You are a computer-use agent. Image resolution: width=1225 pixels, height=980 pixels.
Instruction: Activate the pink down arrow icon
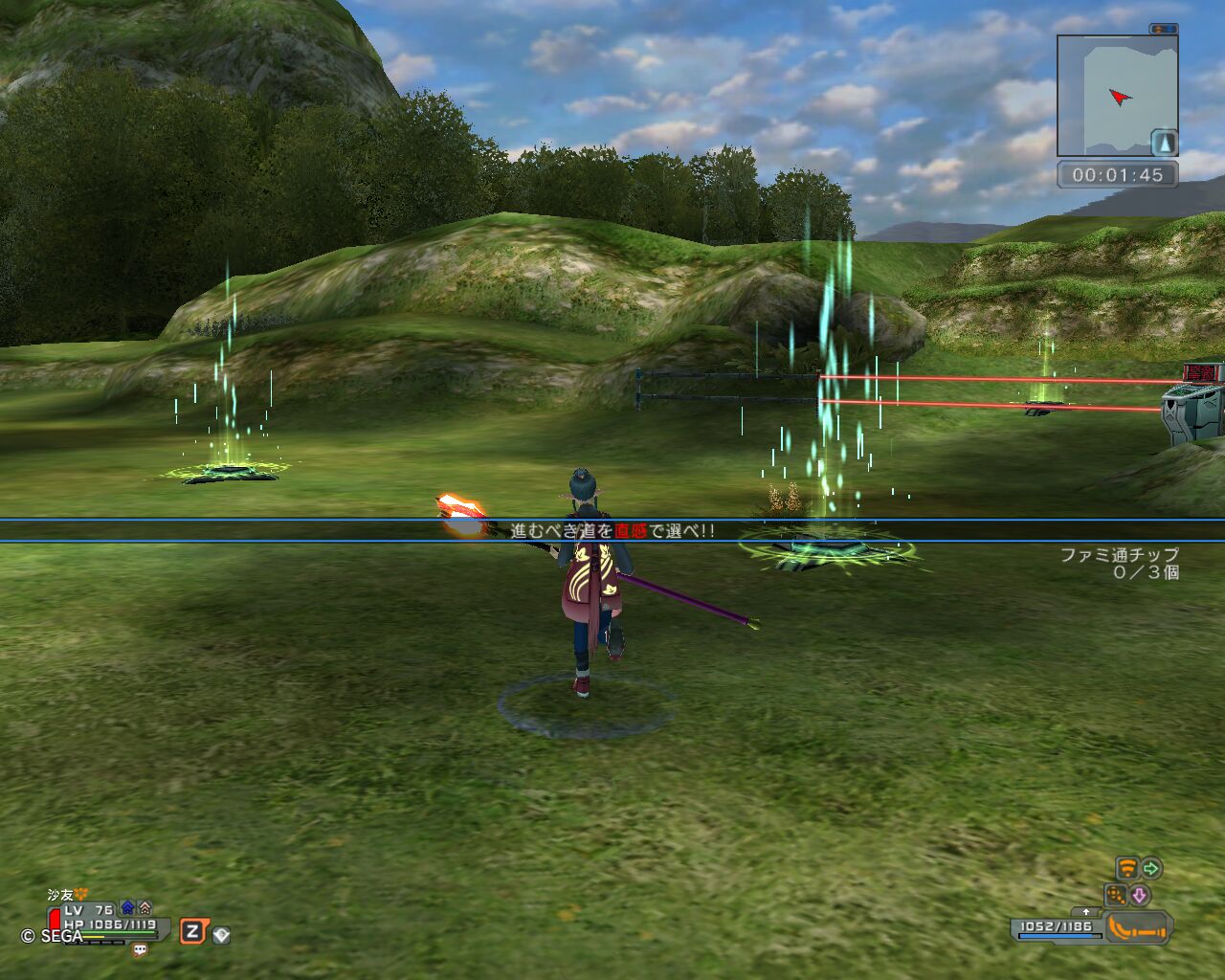coord(1140,896)
